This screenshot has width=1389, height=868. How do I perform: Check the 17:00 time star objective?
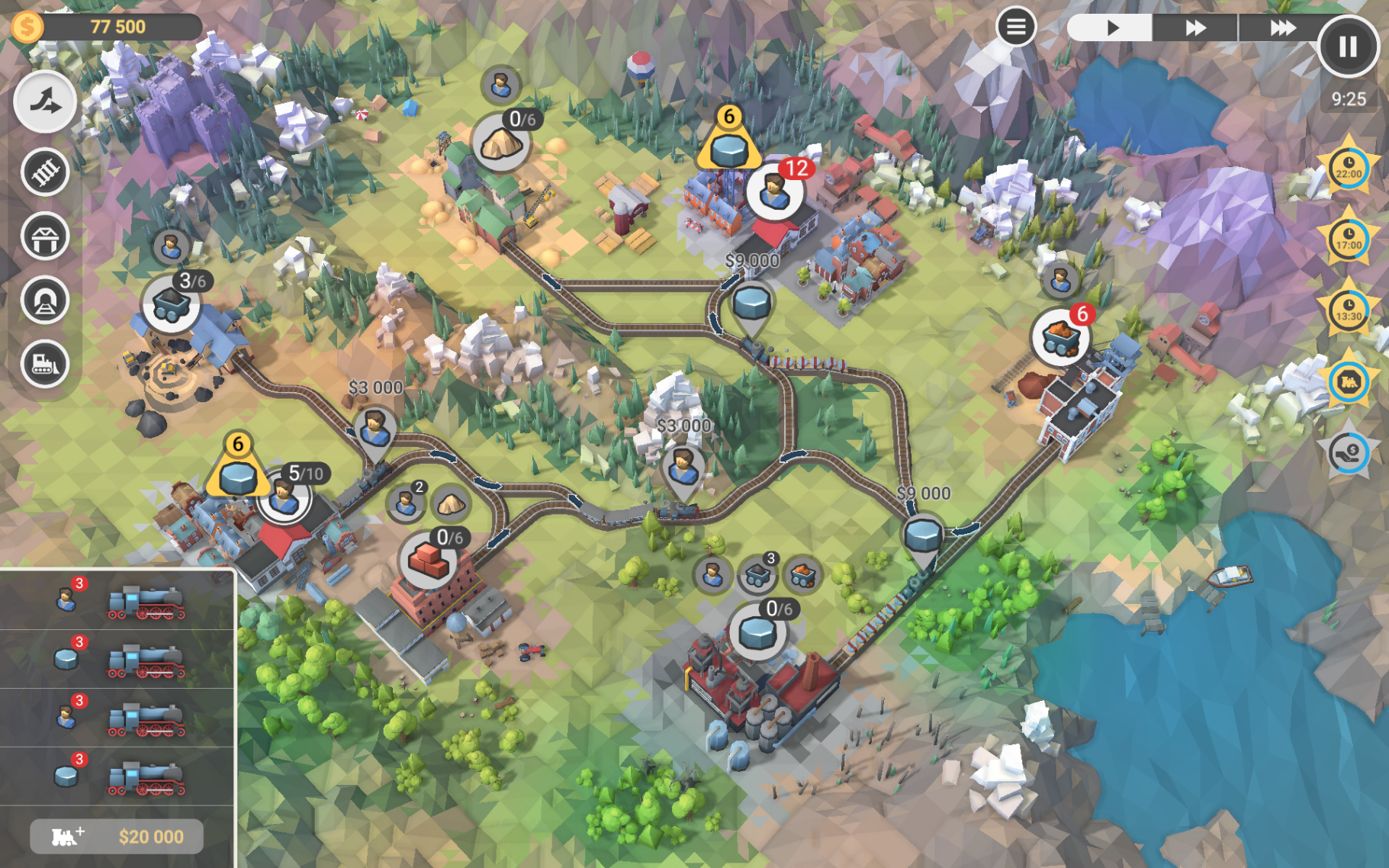tap(1348, 240)
